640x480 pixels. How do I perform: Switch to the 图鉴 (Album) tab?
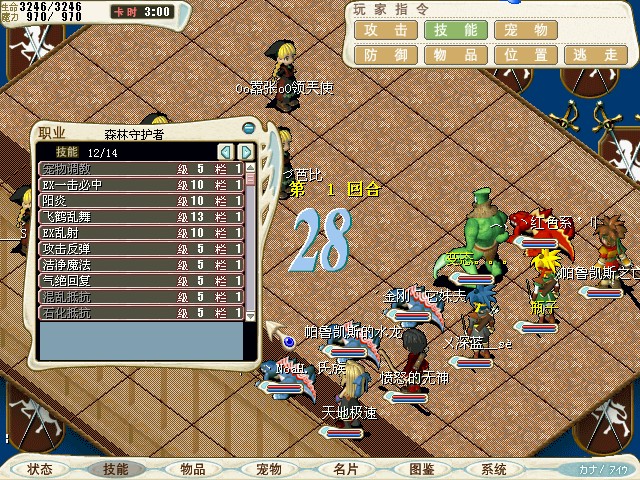[421, 468]
